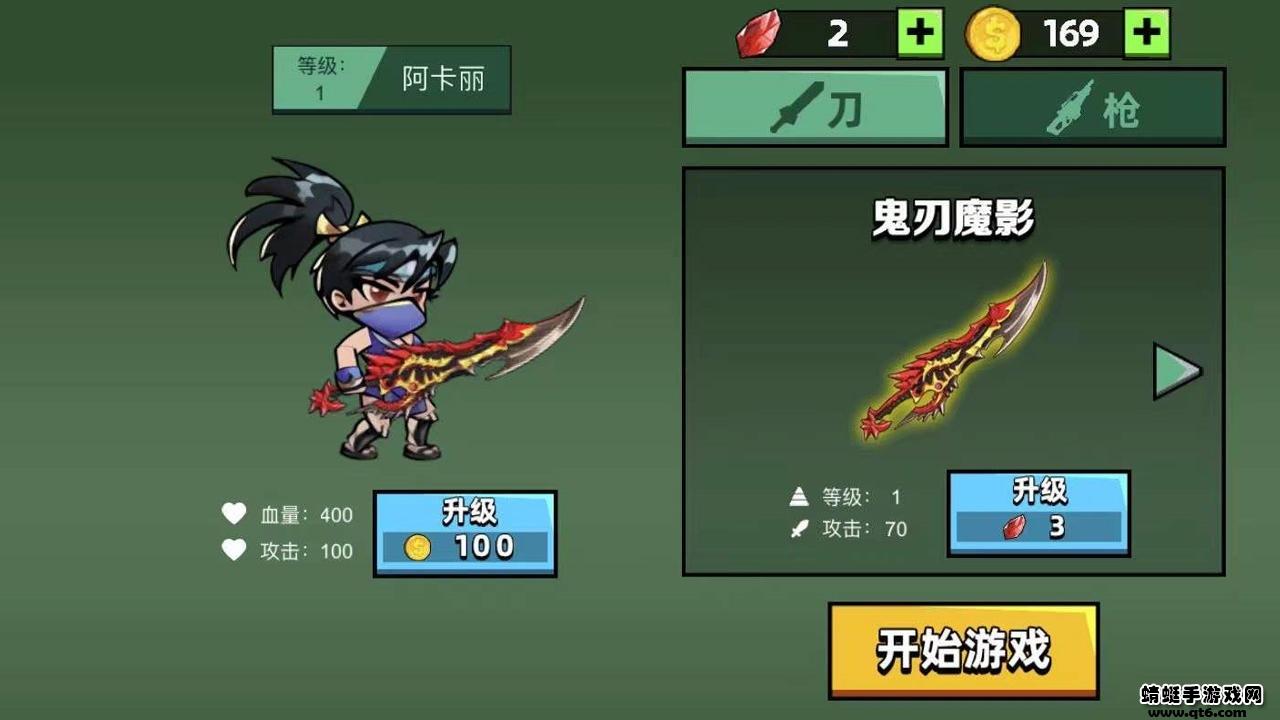Switch to the 枪 weapons tab

pyautogui.click(x=1090, y=104)
